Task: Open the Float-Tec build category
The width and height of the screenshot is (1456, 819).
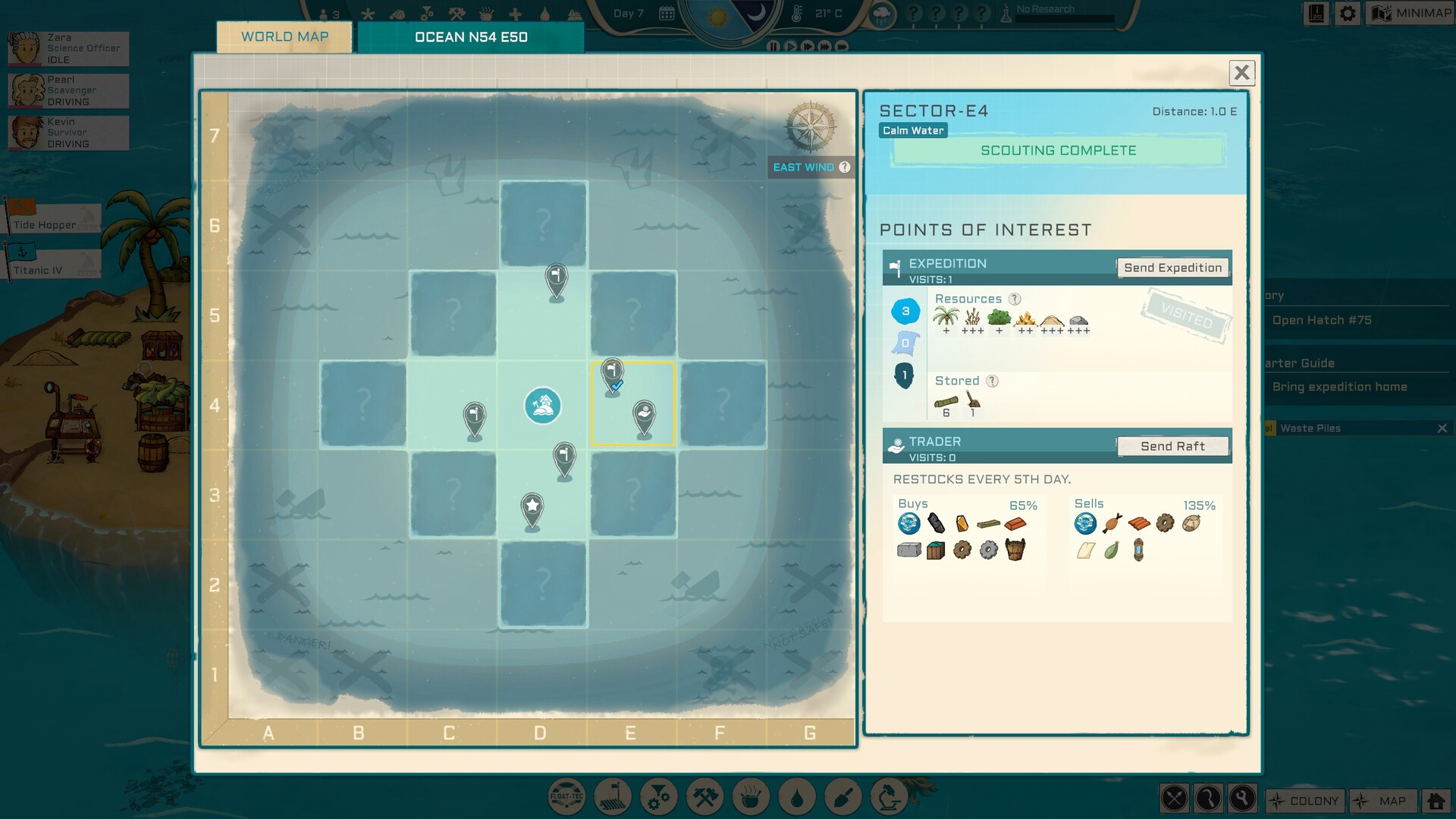Action: coord(566,798)
